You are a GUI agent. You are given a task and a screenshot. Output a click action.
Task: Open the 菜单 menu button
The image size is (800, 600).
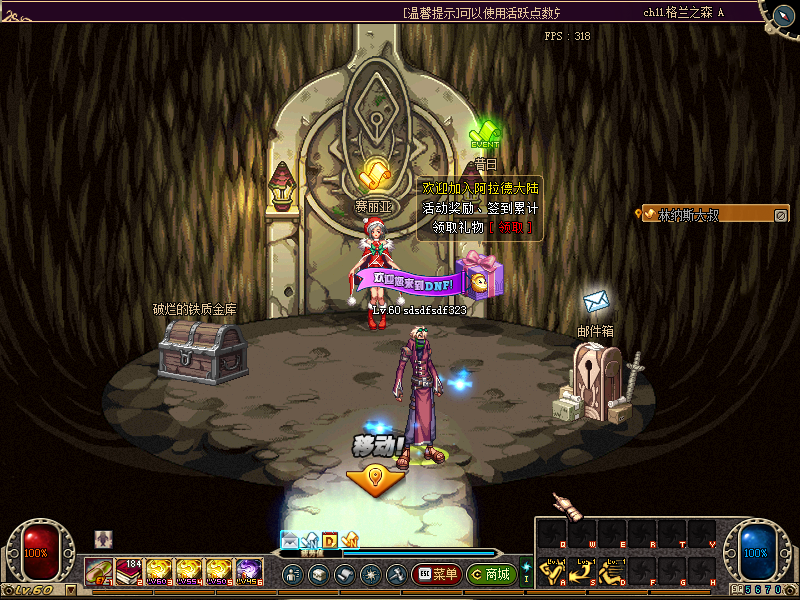[436, 574]
